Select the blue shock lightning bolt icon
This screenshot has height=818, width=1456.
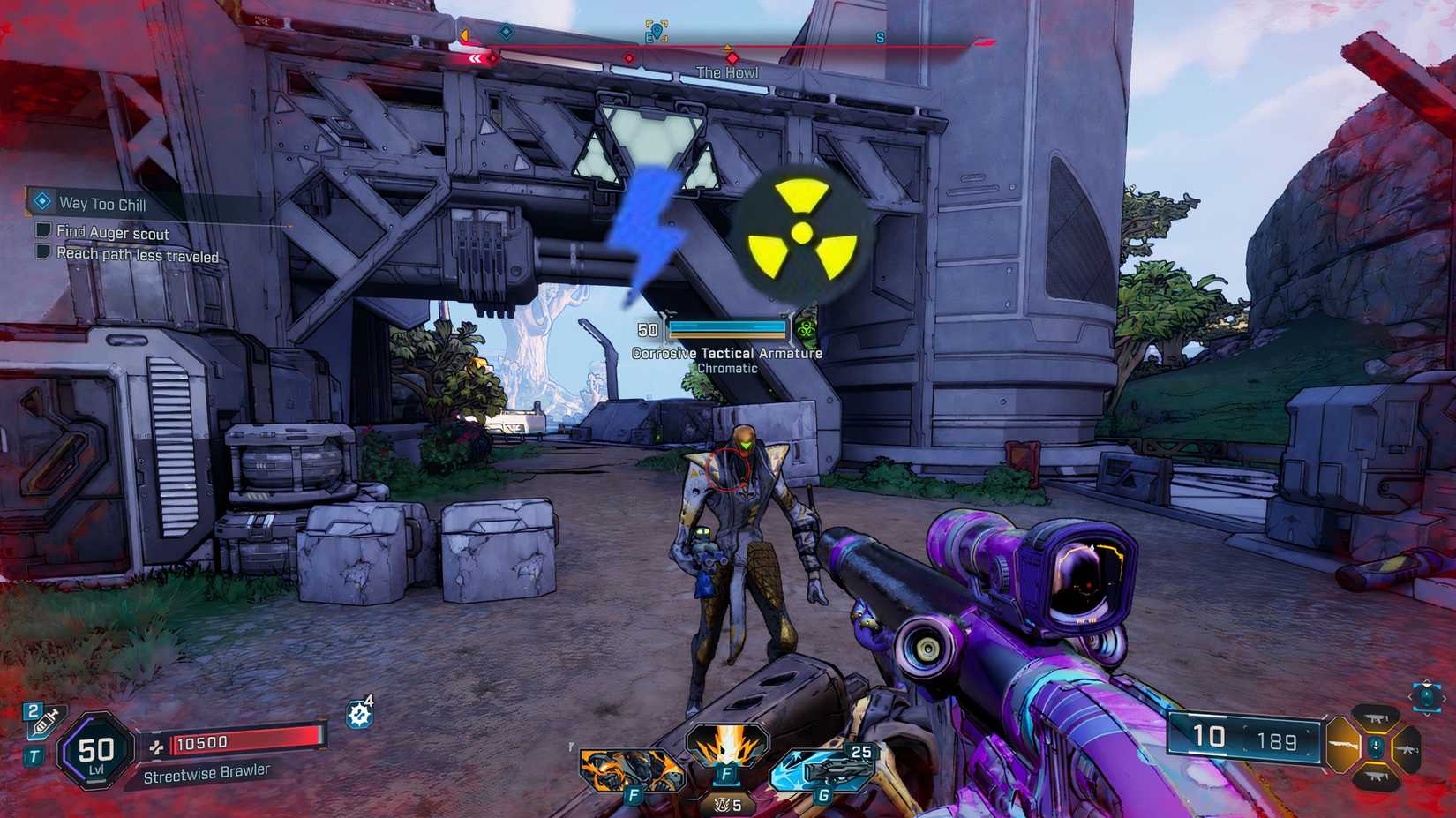click(645, 232)
